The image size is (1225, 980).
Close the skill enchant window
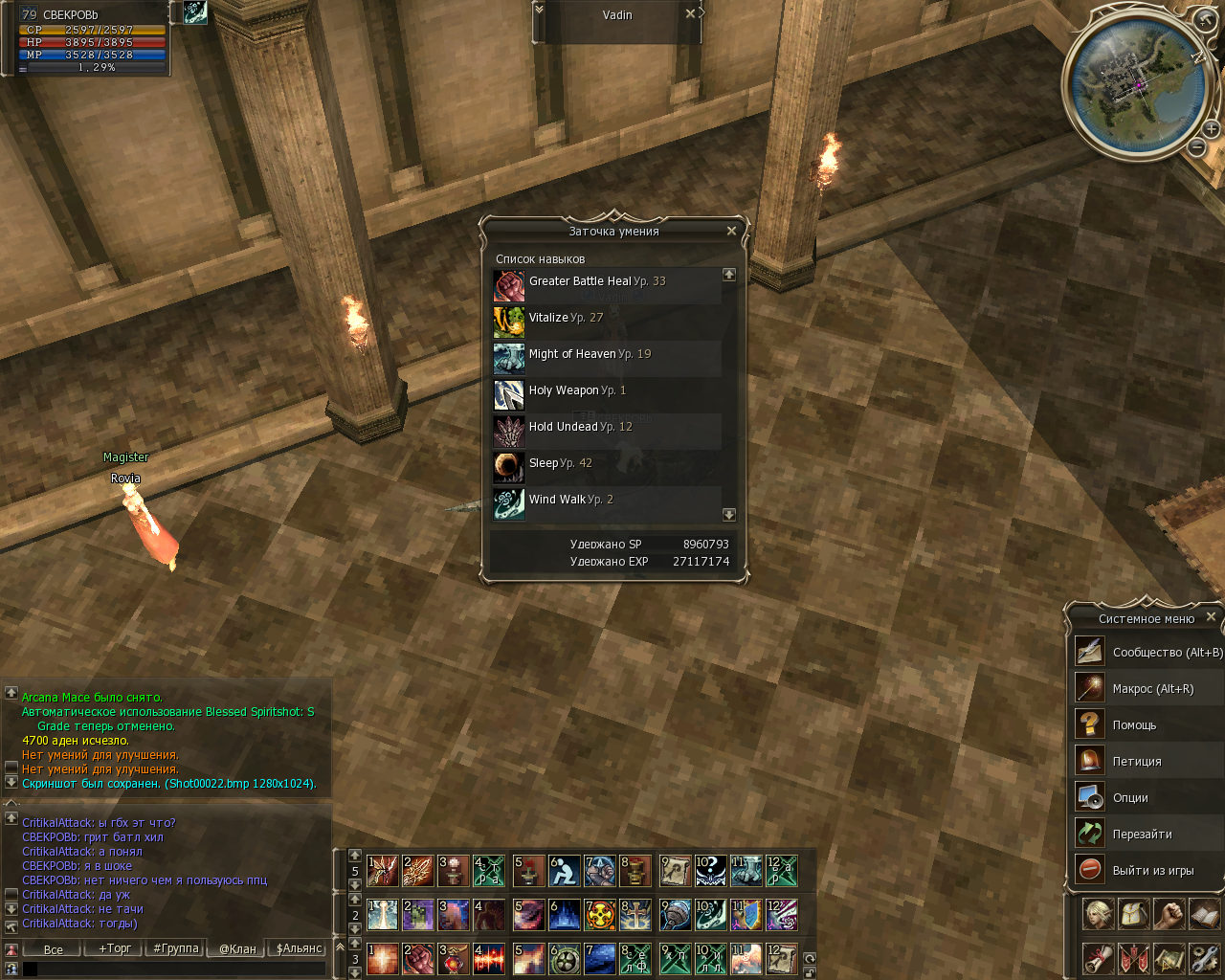coord(732,231)
